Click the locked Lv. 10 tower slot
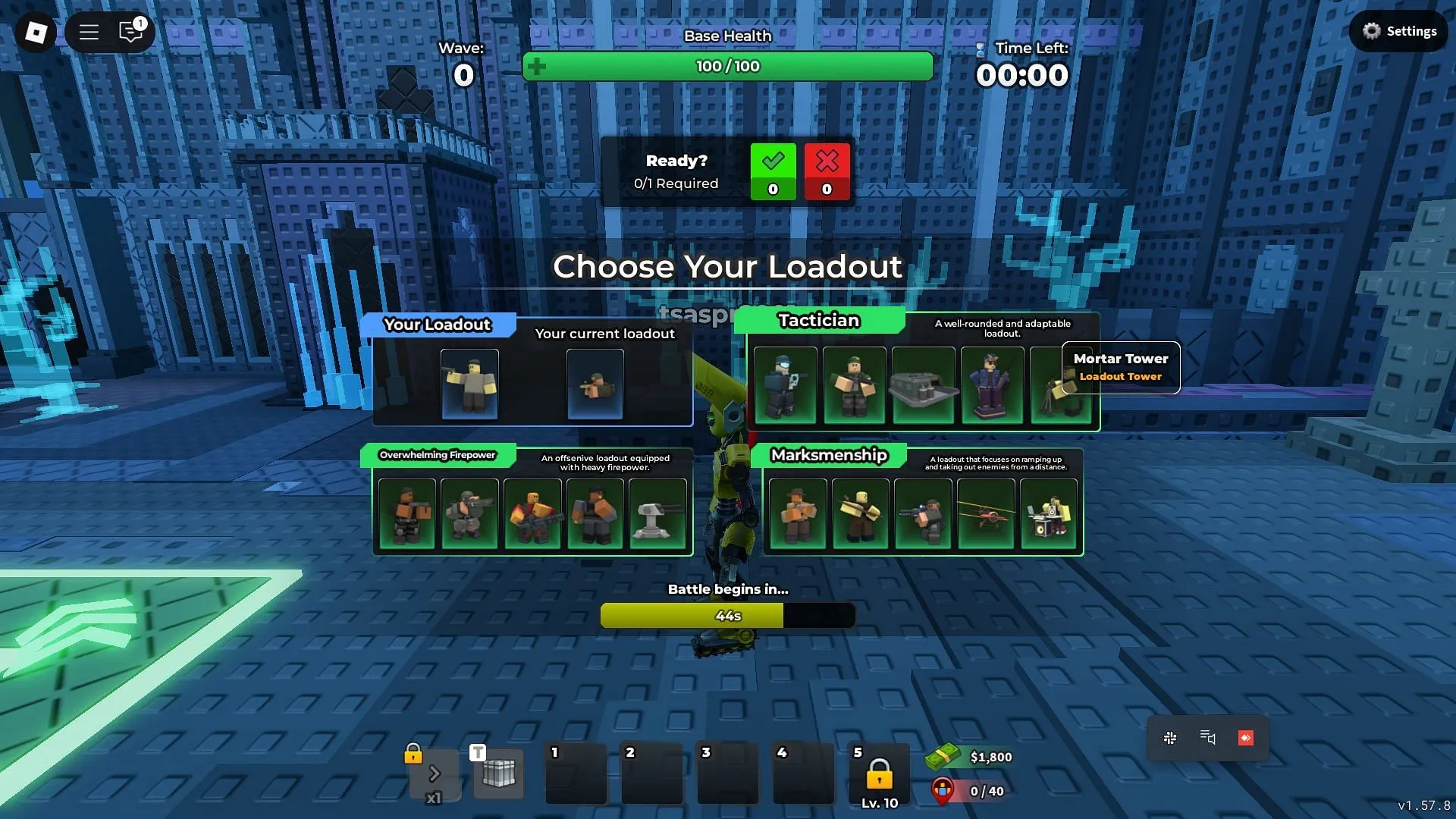 pos(879,775)
